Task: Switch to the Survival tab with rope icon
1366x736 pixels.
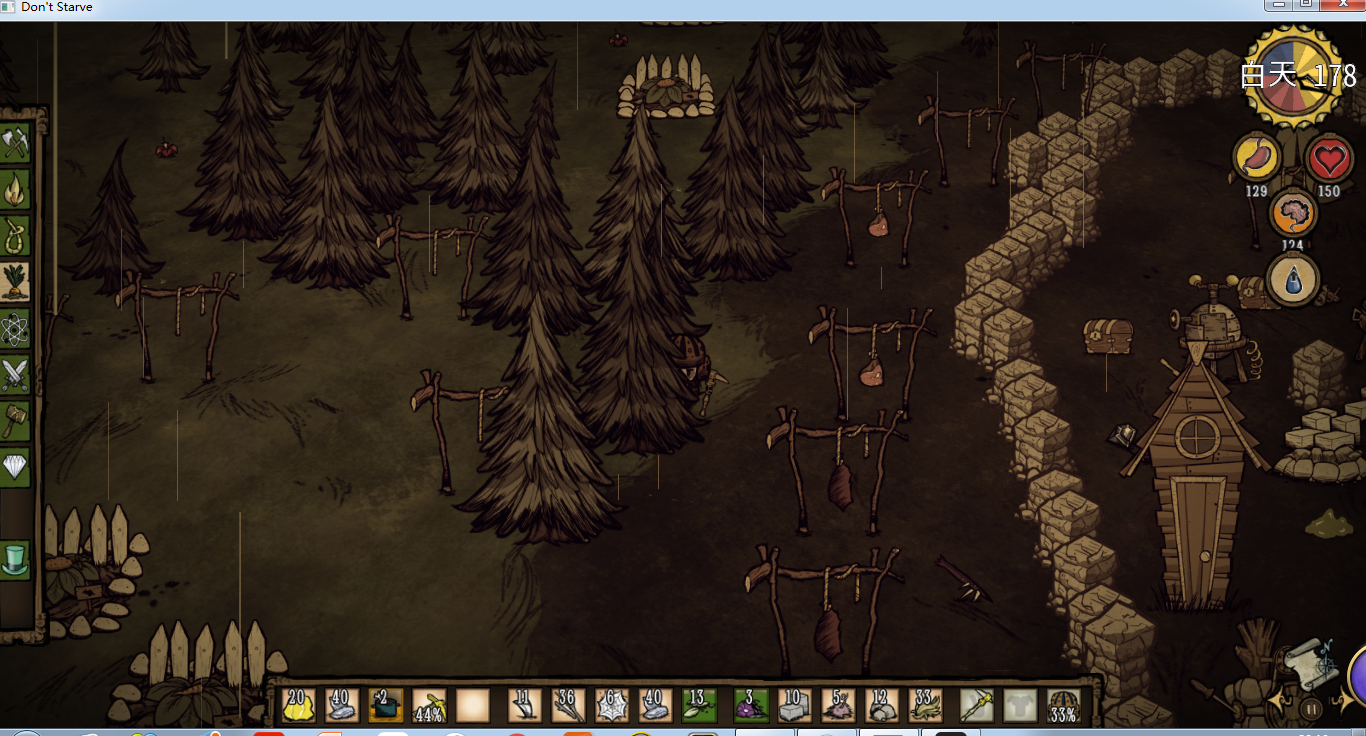Action: coord(15,236)
